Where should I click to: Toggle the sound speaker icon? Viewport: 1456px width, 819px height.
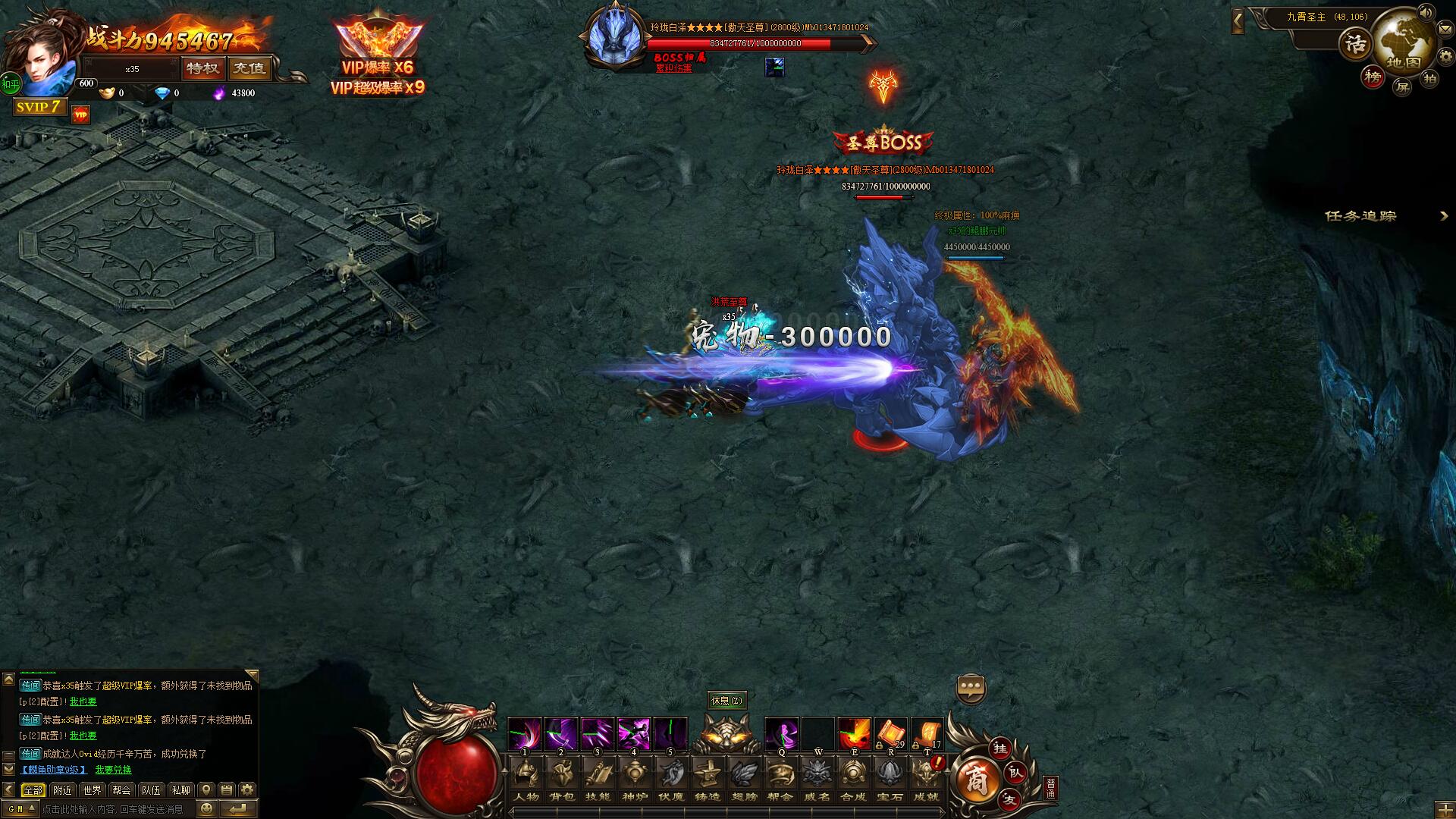point(1426,13)
